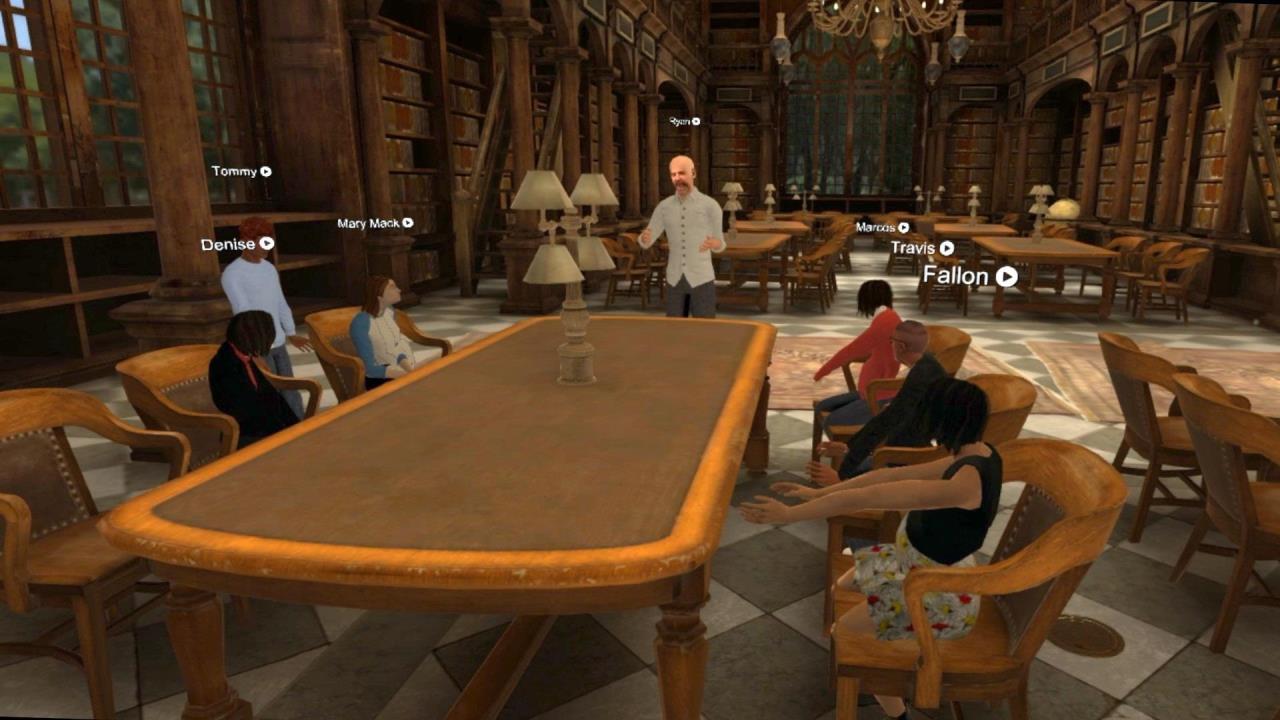Screen dimensions: 1280x720
Task: Click the Ryan name label
Action: tap(678, 121)
